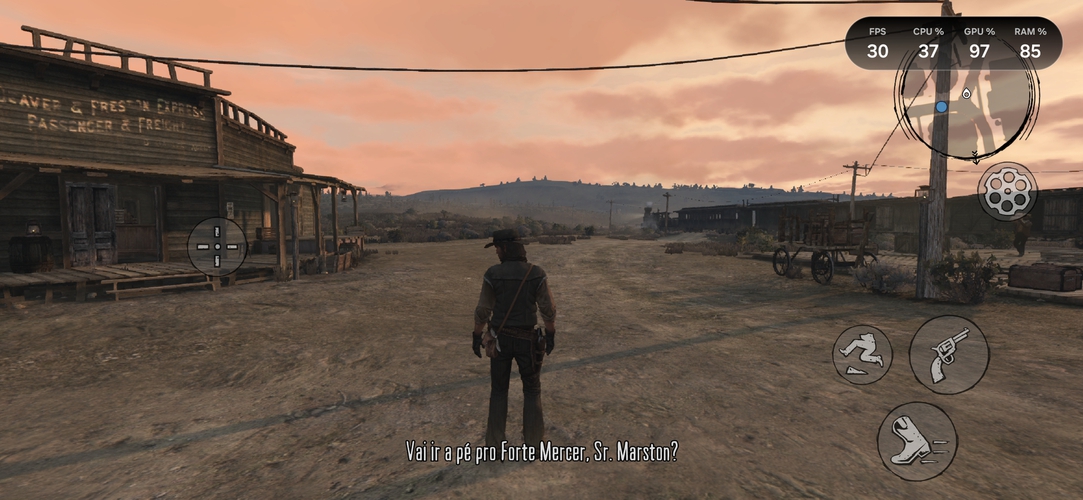
Task: Open the circular minimap
Action: (965, 104)
